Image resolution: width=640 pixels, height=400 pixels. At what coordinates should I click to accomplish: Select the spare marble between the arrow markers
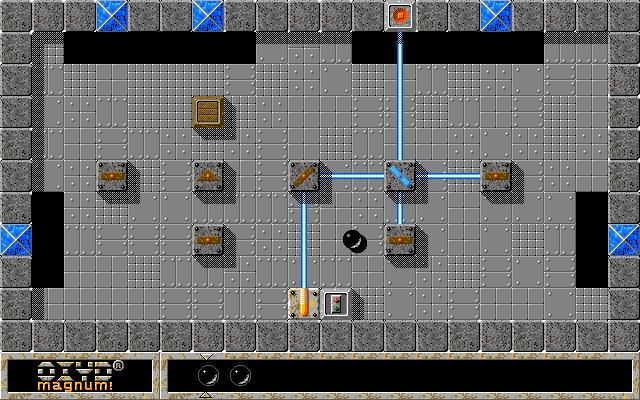tap(208, 376)
